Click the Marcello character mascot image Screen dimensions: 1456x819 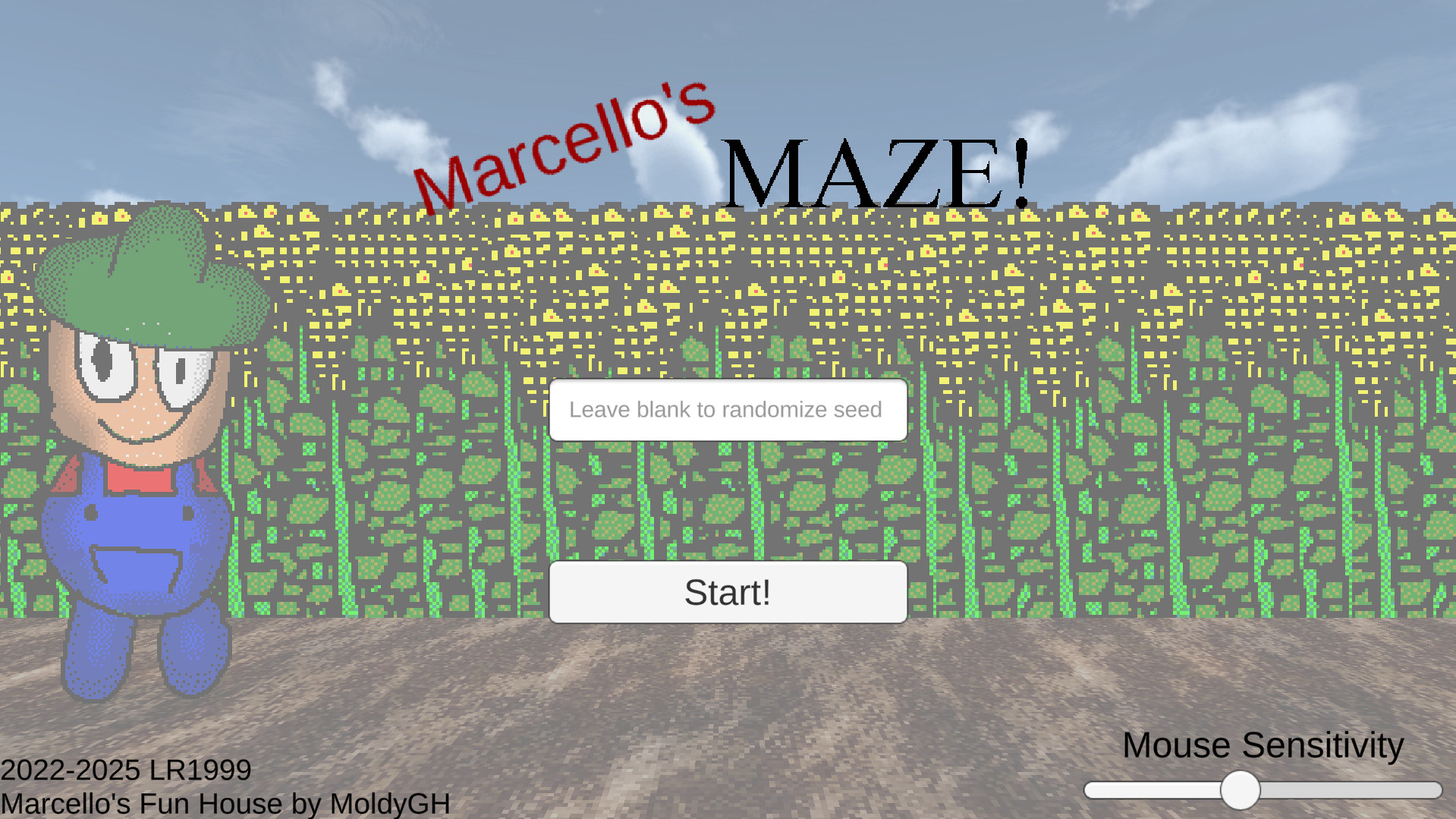point(137,455)
